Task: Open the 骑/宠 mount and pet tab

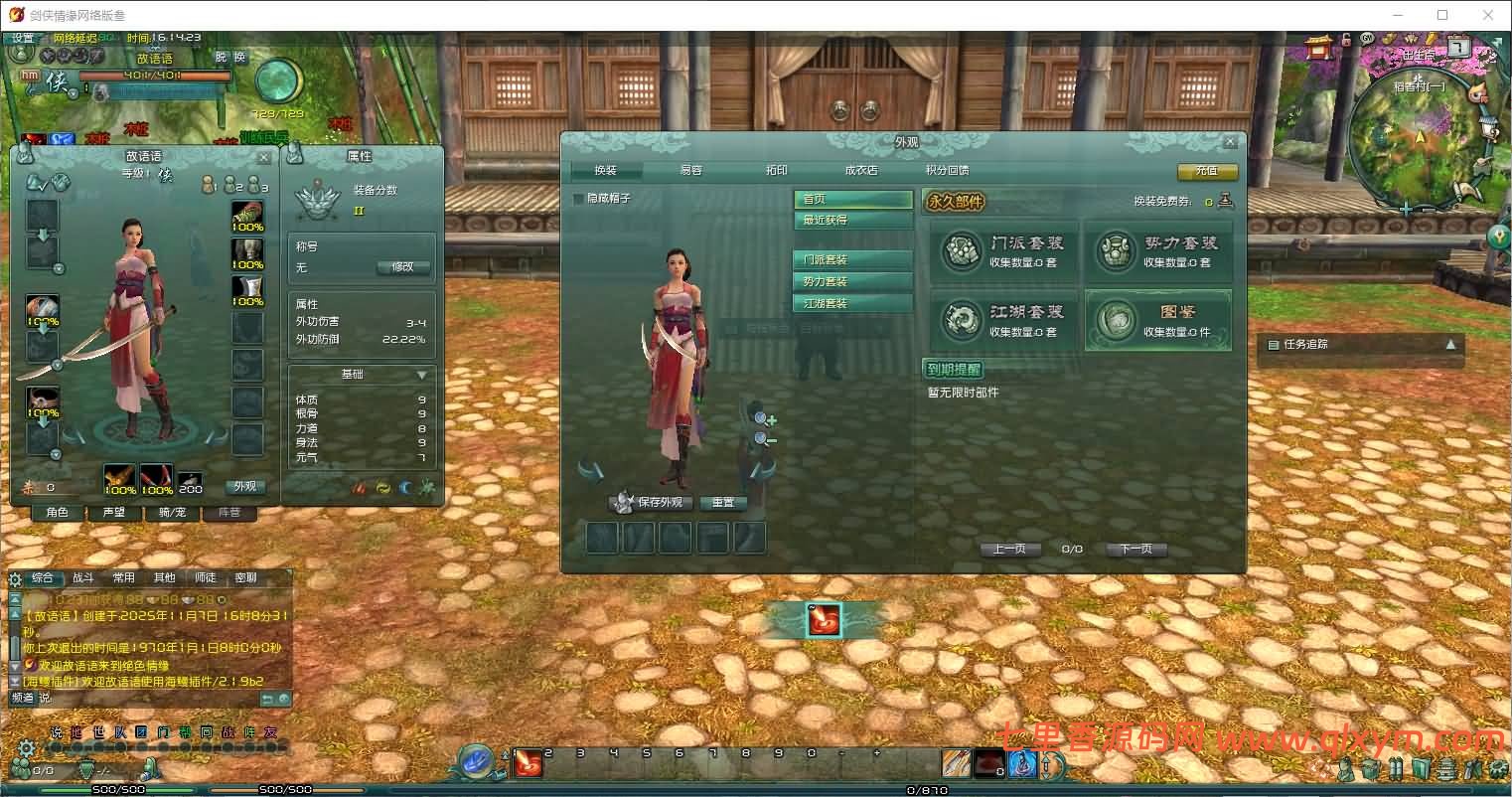Action: click(x=172, y=513)
